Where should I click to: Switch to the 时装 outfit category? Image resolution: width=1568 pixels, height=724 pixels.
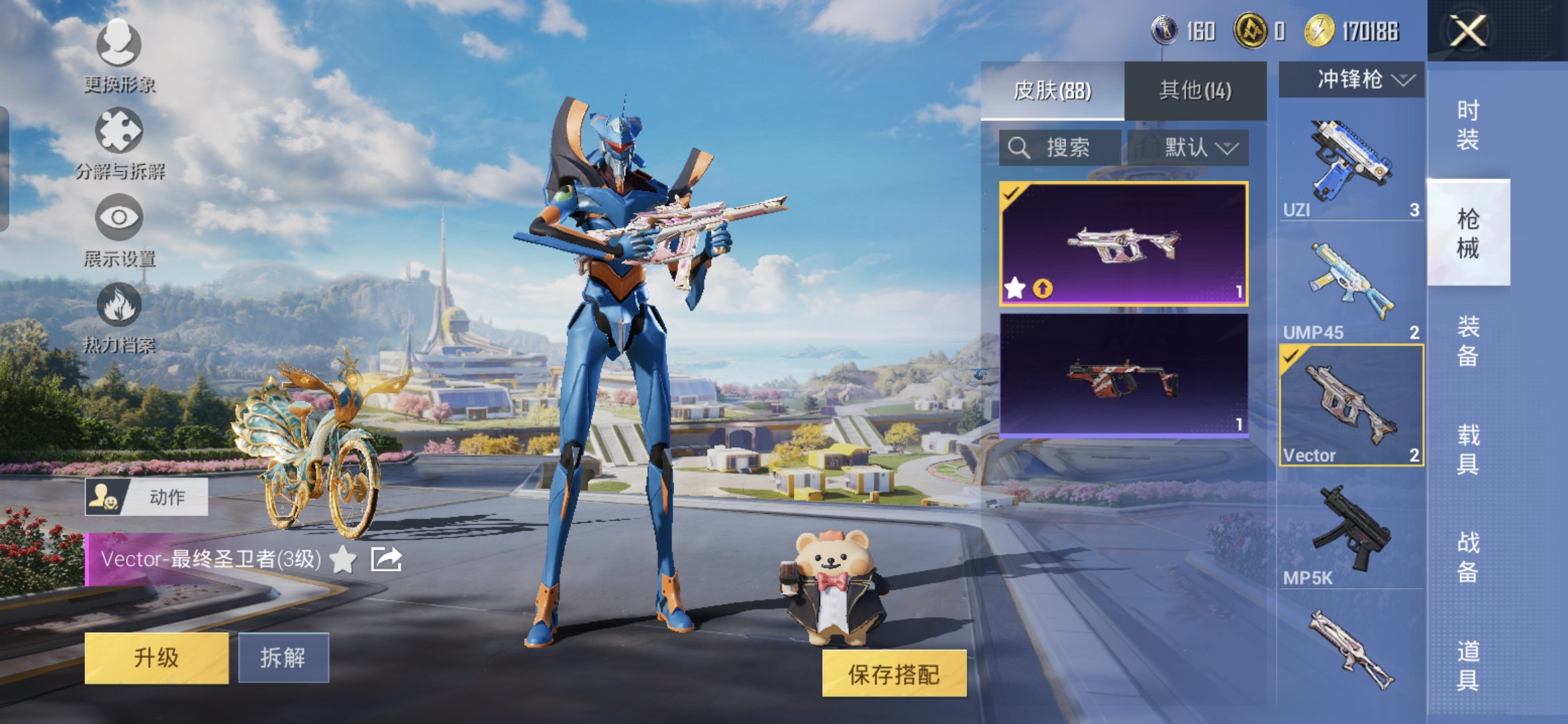[x=1467, y=125]
